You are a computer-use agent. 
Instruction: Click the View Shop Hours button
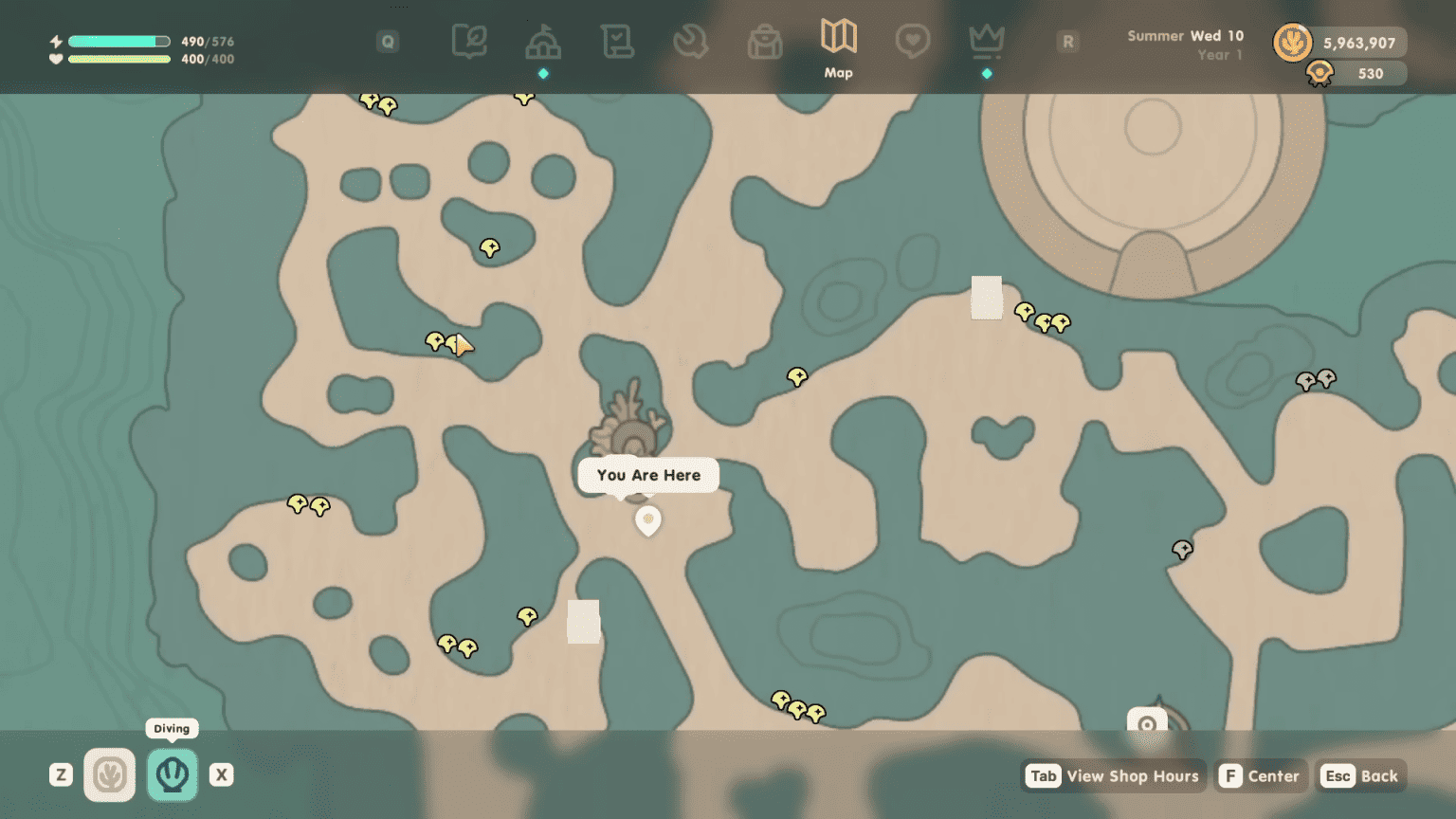coord(1114,775)
